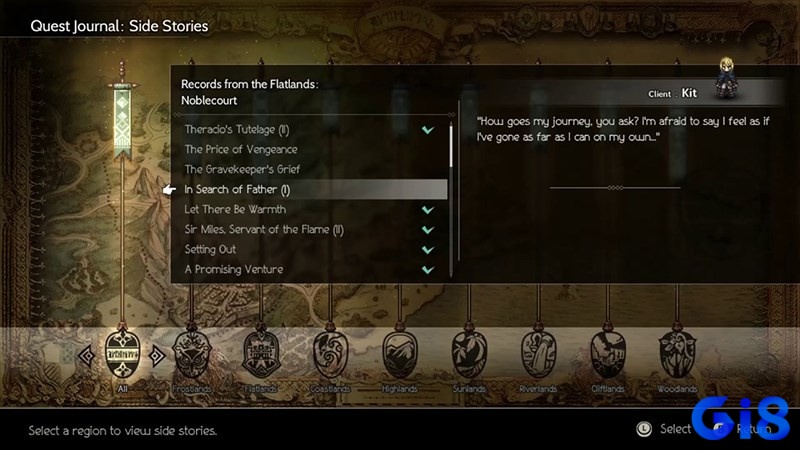Open the Highlands region tab
Image resolution: width=800 pixels, height=450 pixels.
point(399,355)
